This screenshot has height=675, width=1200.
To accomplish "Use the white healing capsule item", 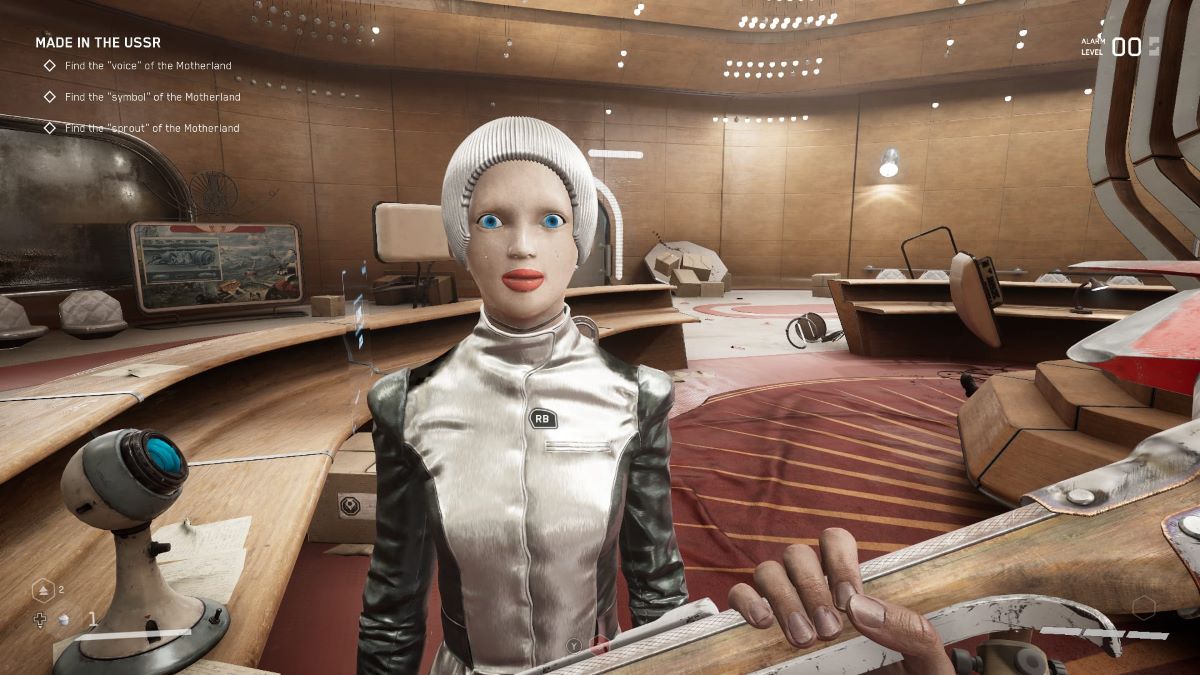I will pos(63,620).
